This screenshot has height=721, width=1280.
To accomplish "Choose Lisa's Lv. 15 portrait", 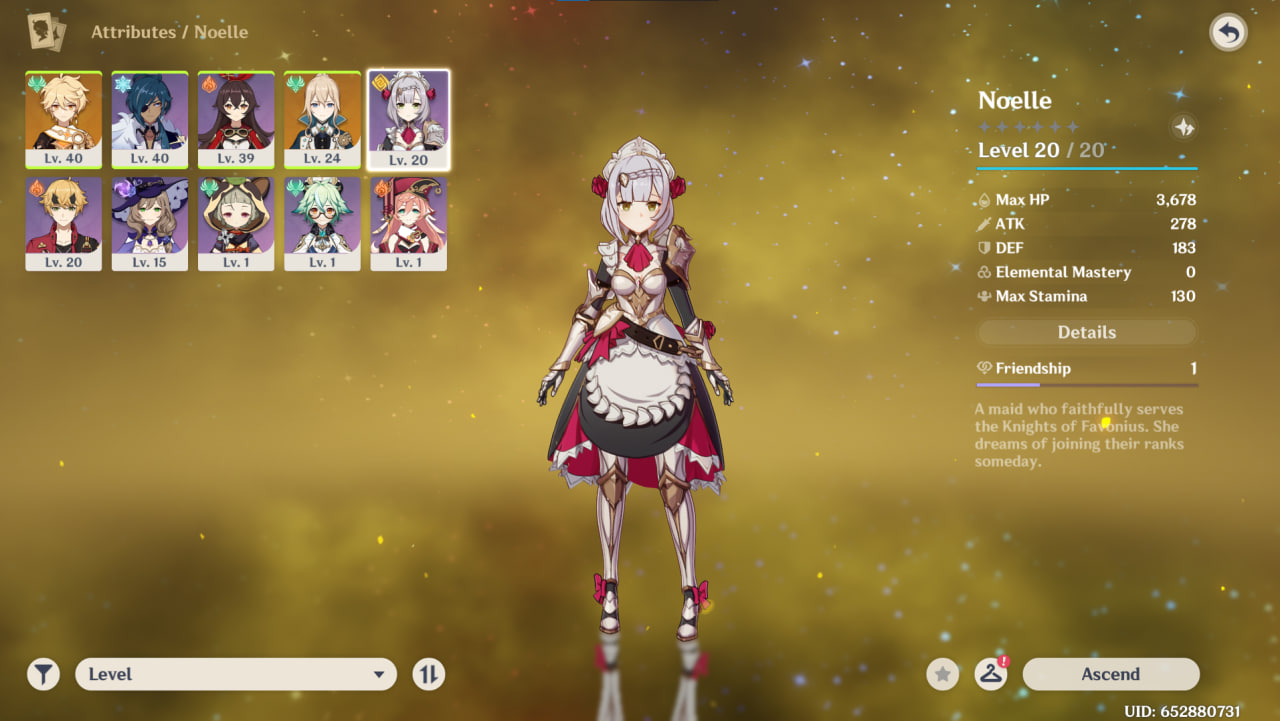I will (x=150, y=223).
